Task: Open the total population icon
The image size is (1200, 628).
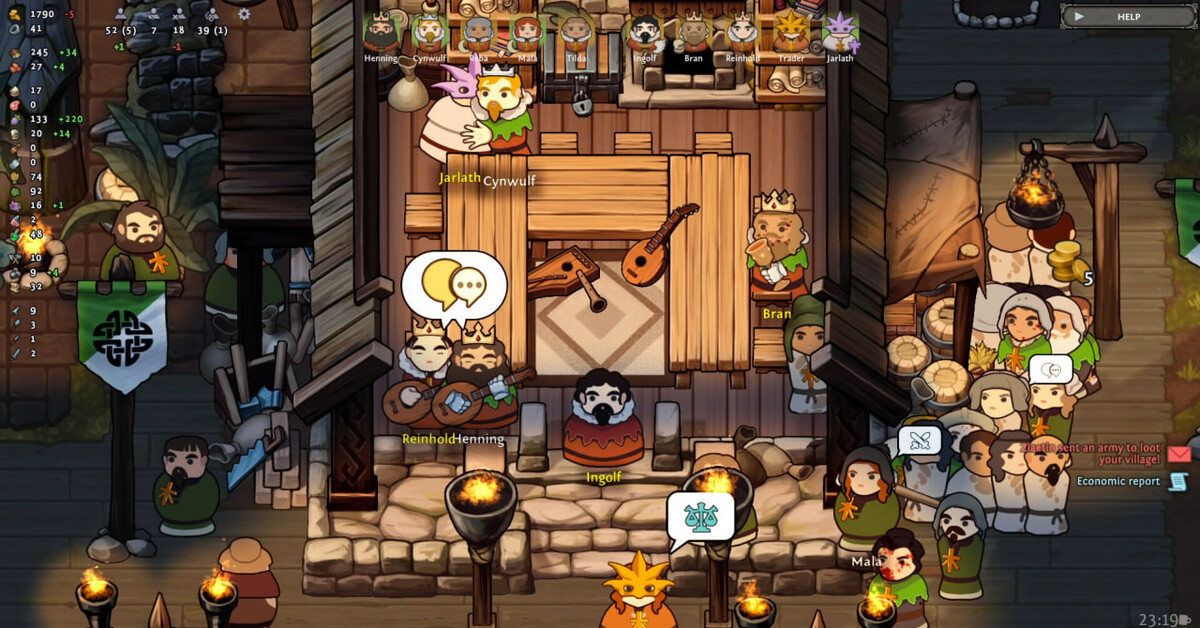Action: pos(121,15)
